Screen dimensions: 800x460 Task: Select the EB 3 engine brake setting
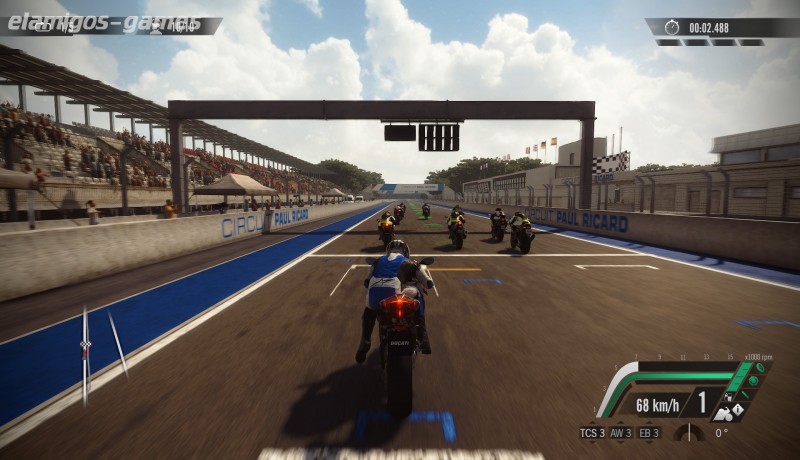[649, 433]
